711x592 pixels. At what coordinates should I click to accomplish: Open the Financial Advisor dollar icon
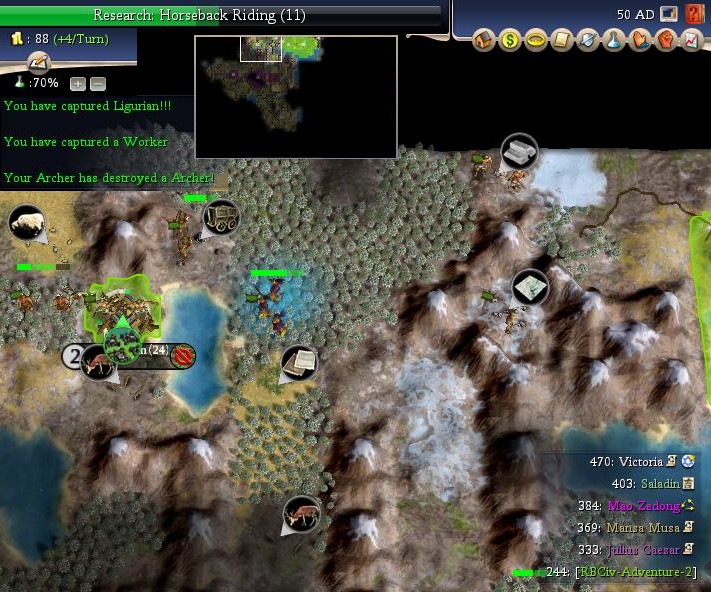pos(510,42)
